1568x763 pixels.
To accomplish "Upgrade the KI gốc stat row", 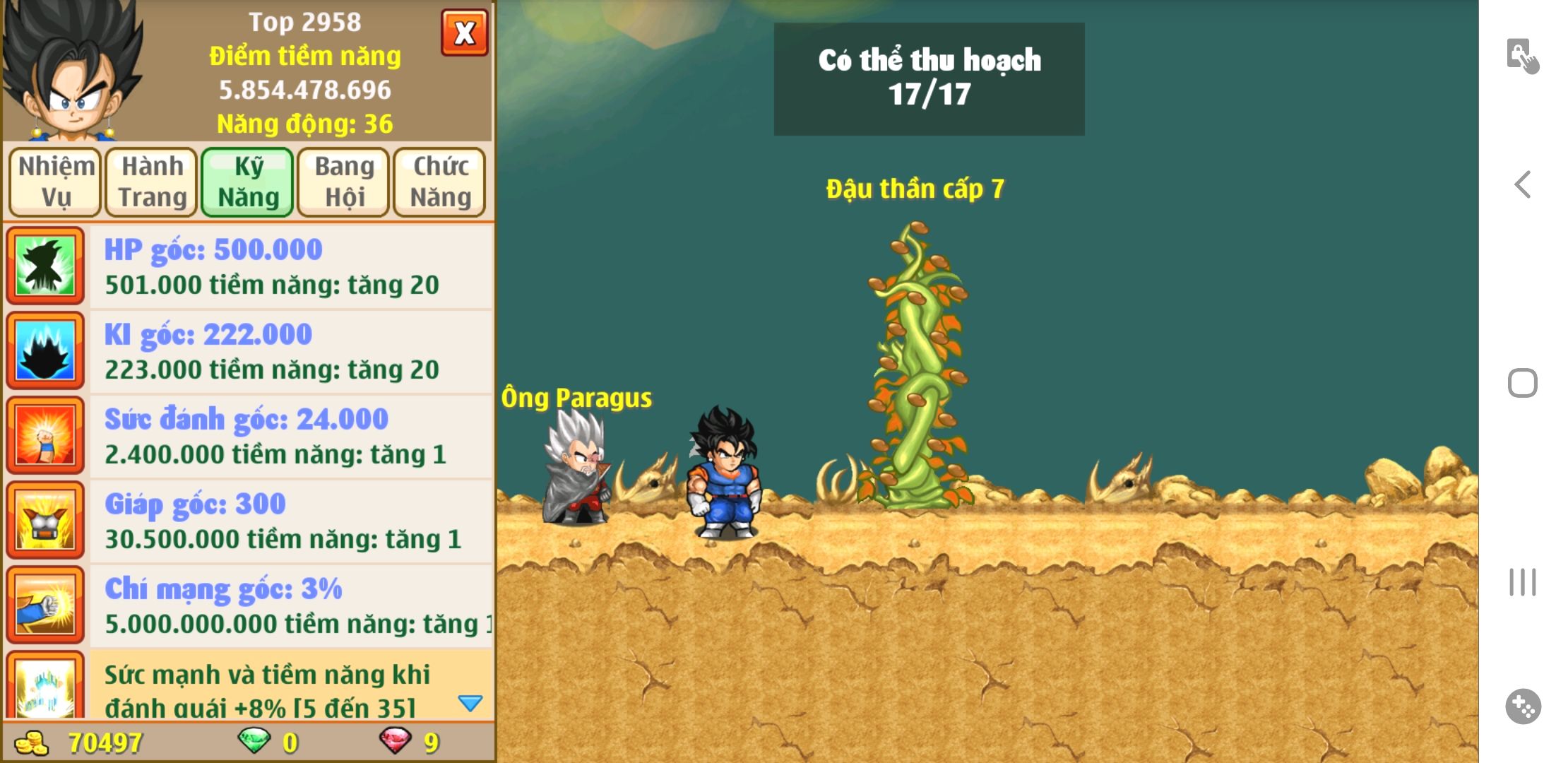I will click(x=290, y=352).
